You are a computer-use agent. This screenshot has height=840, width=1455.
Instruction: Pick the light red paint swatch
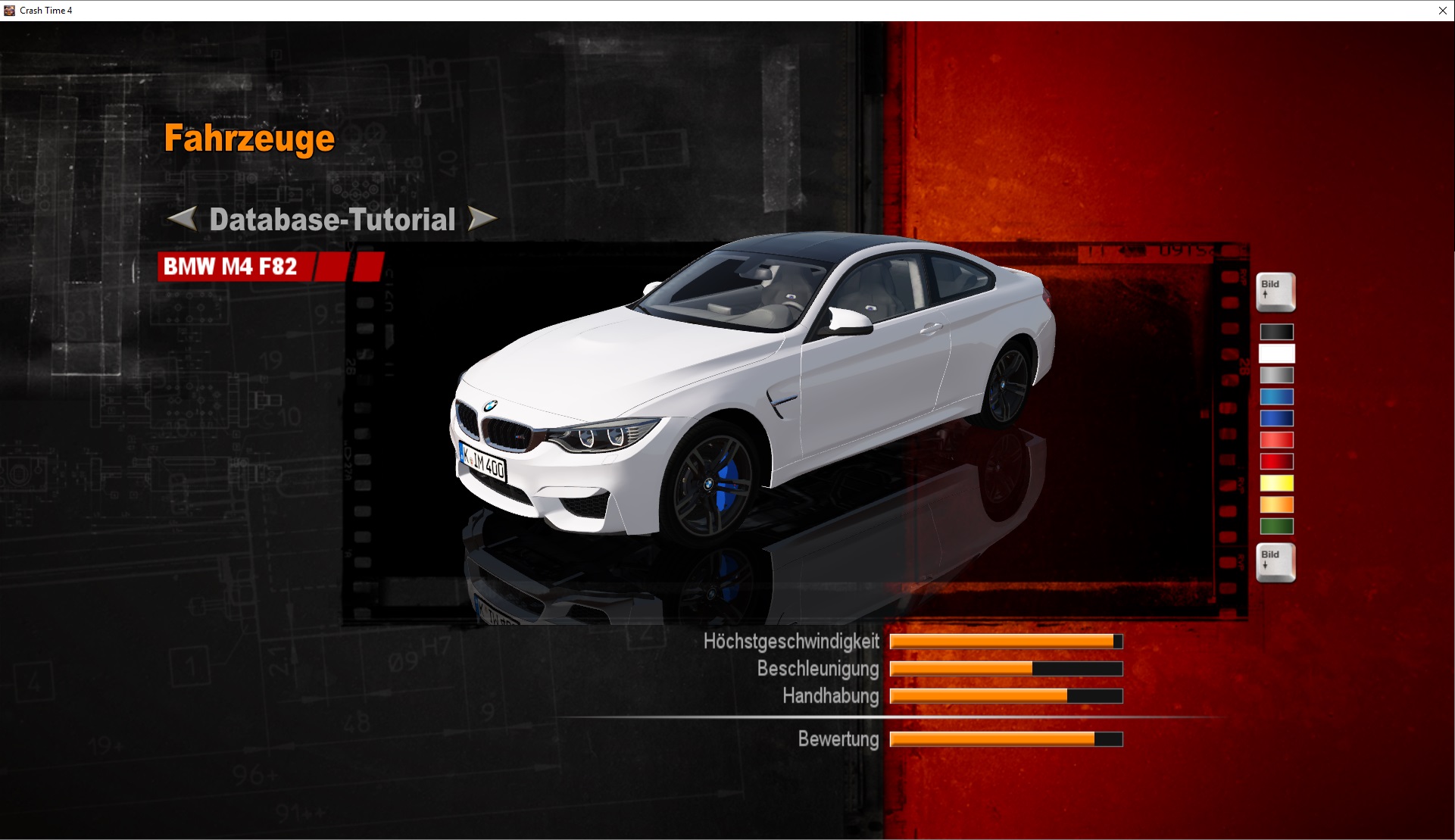point(1276,439)
